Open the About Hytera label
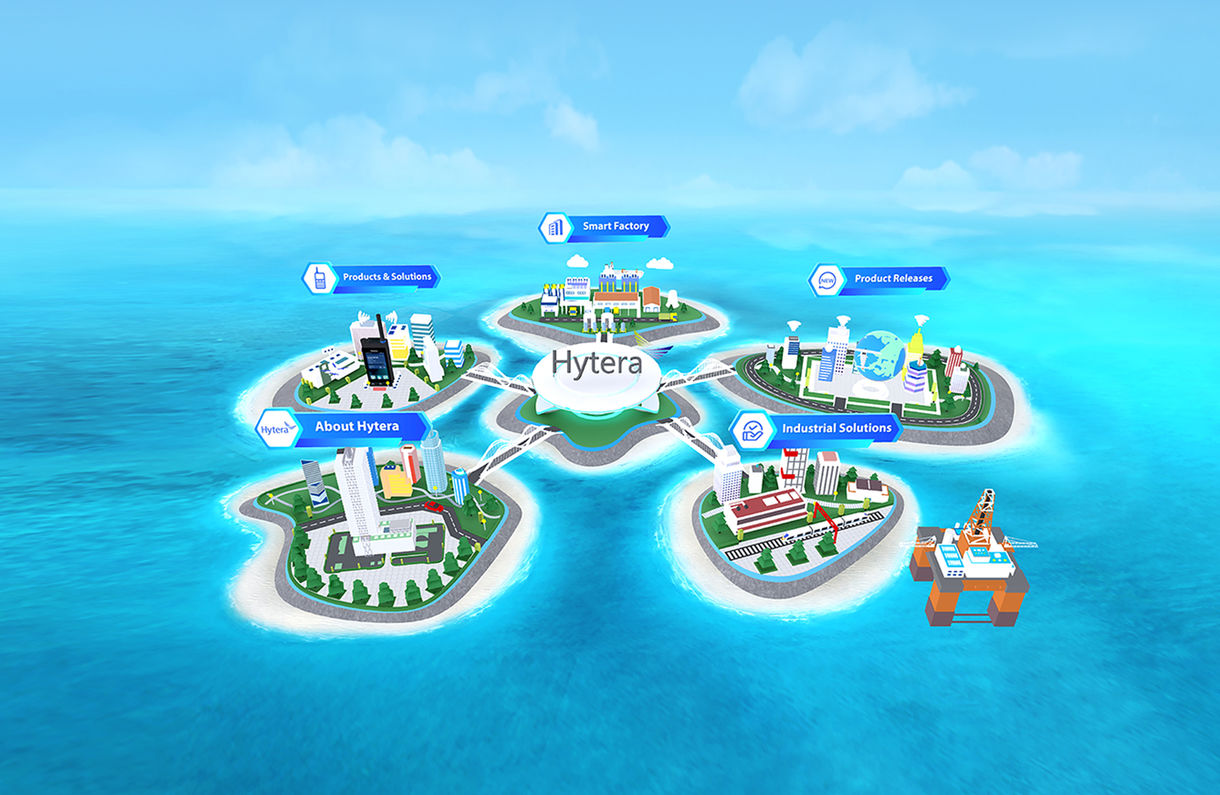 coord(355,427)
